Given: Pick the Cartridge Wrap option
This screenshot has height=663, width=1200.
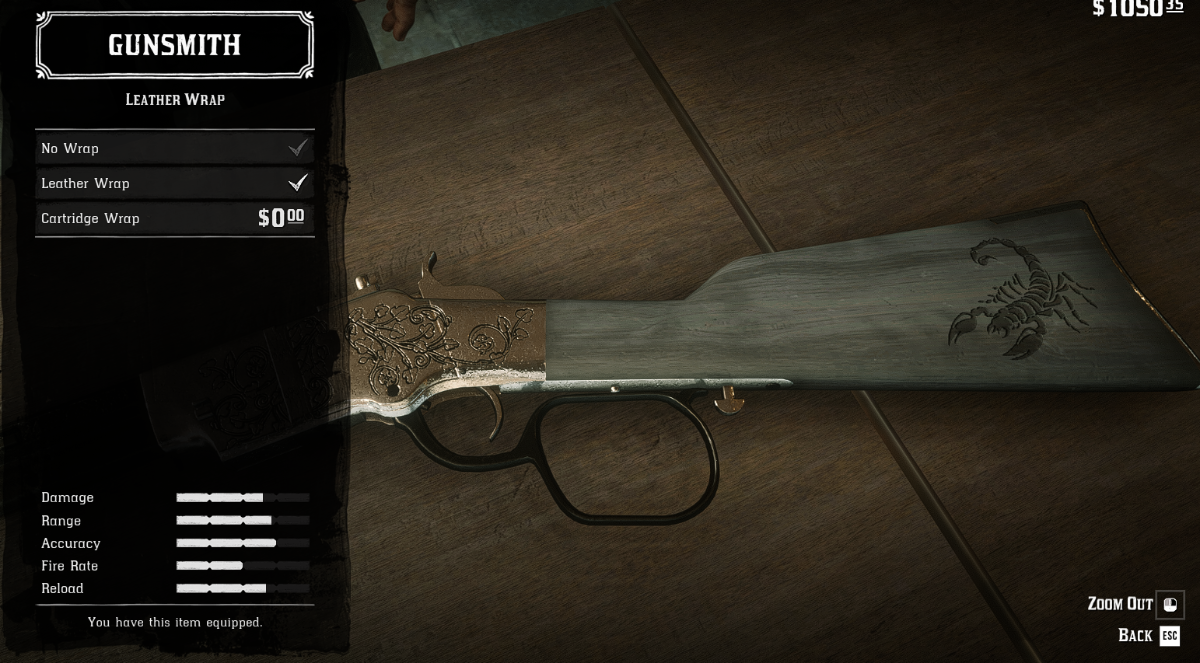Looking at the screenshot, I should pos(174,218).
